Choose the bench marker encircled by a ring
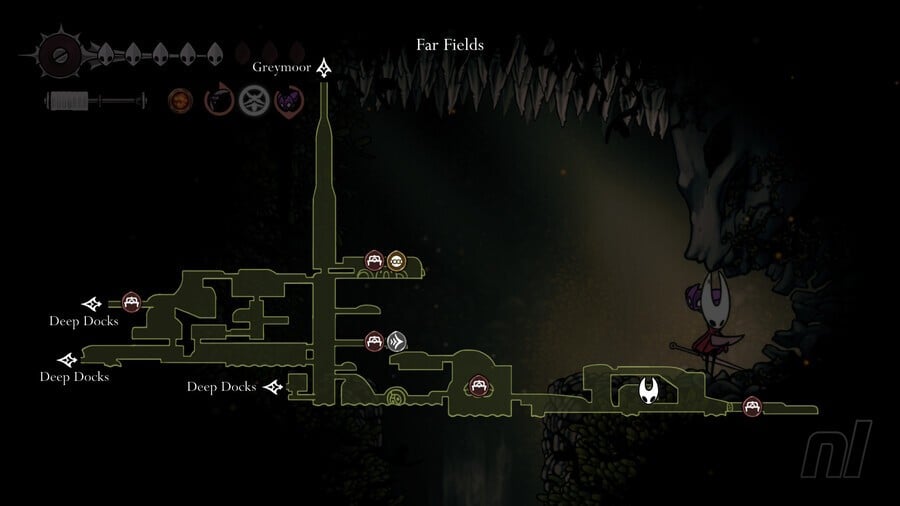Screen dimensions: 900x506 [478, 386]
